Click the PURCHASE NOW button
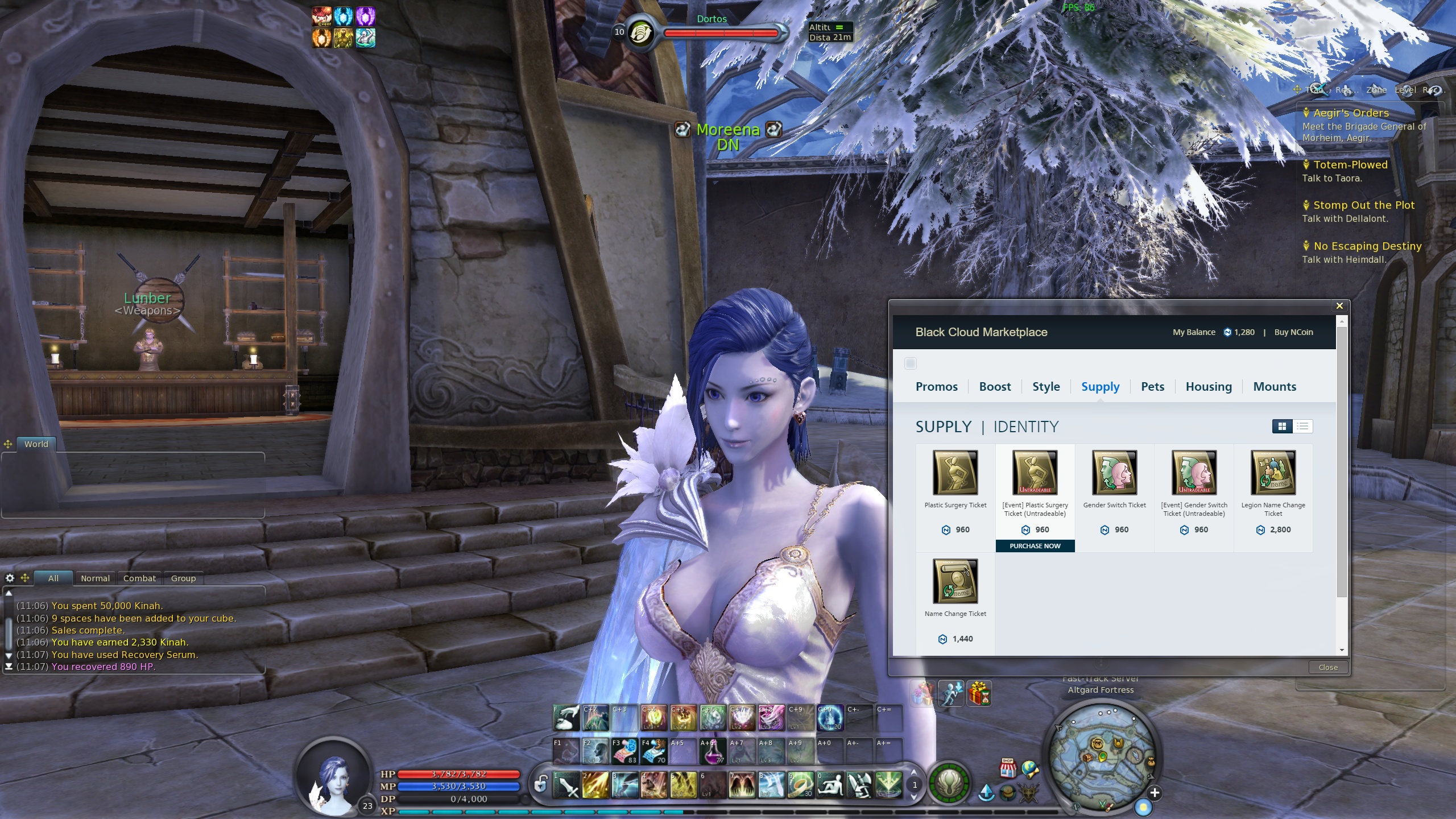Screen dimensions: 1456x819 pos(1035,546)
